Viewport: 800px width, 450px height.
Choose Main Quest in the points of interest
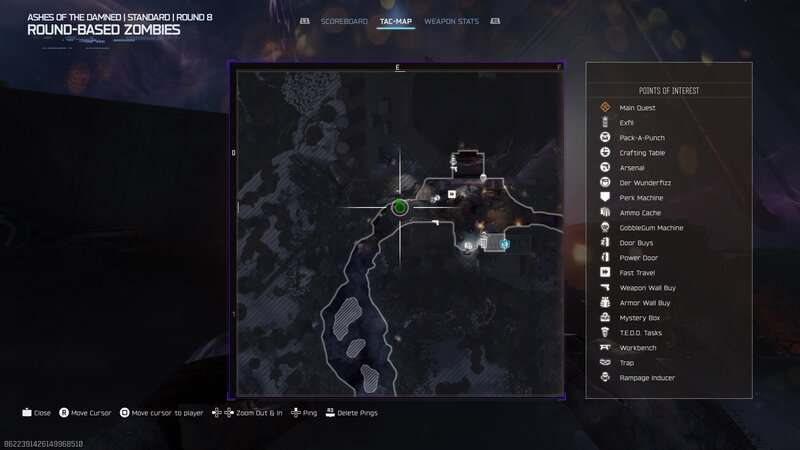(635, 108)
